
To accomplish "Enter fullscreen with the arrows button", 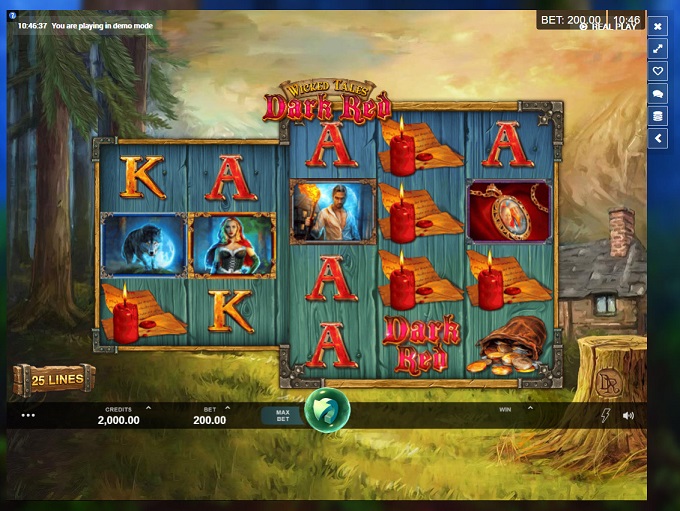I will (658, 48).
